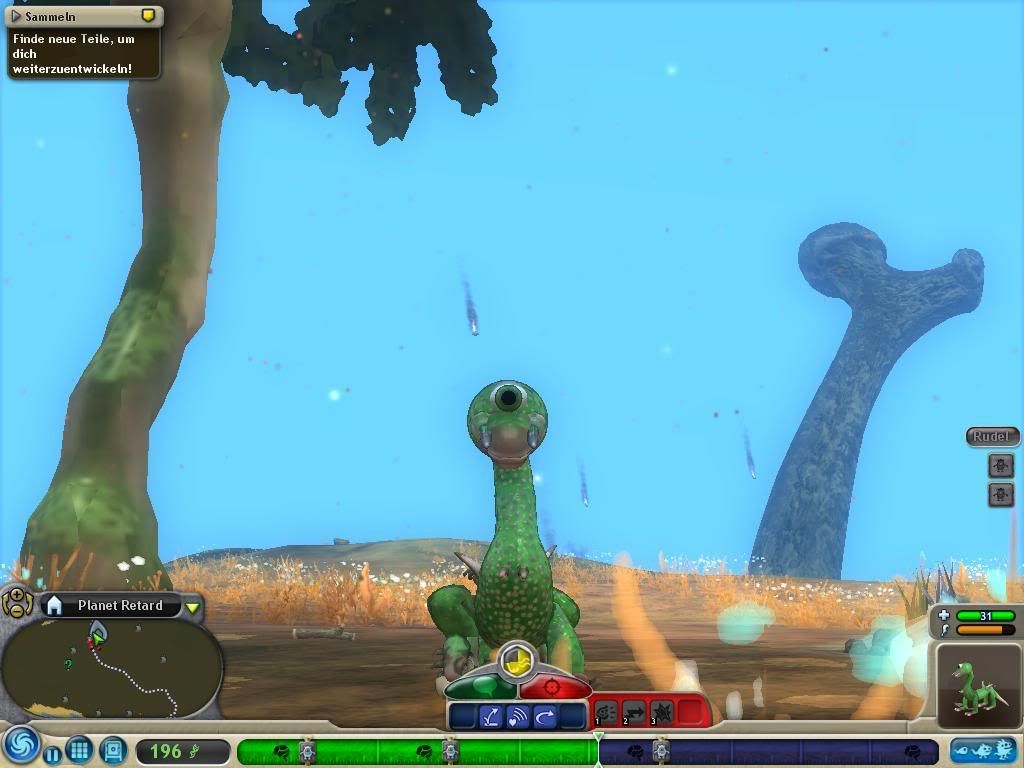Expand the Sammeln mission tracker
1024x768 pixels.
point(16,16)
